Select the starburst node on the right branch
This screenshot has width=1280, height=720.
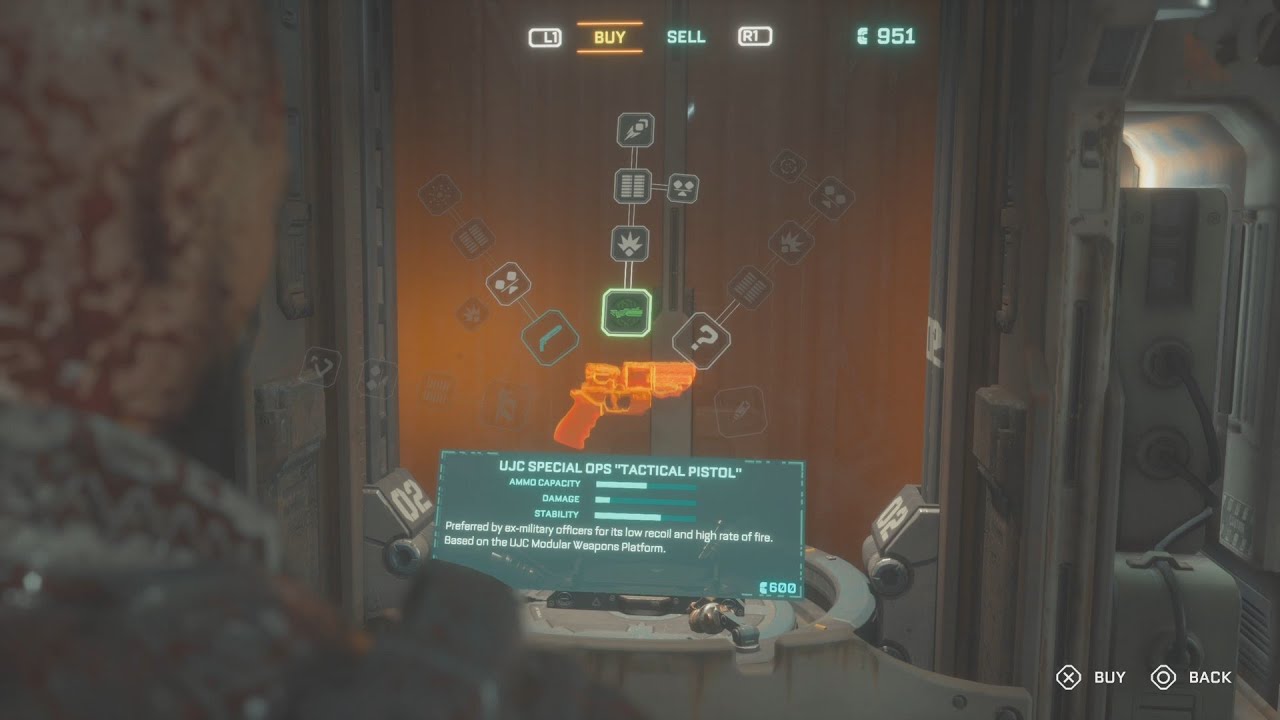click(x=790, y=240)
